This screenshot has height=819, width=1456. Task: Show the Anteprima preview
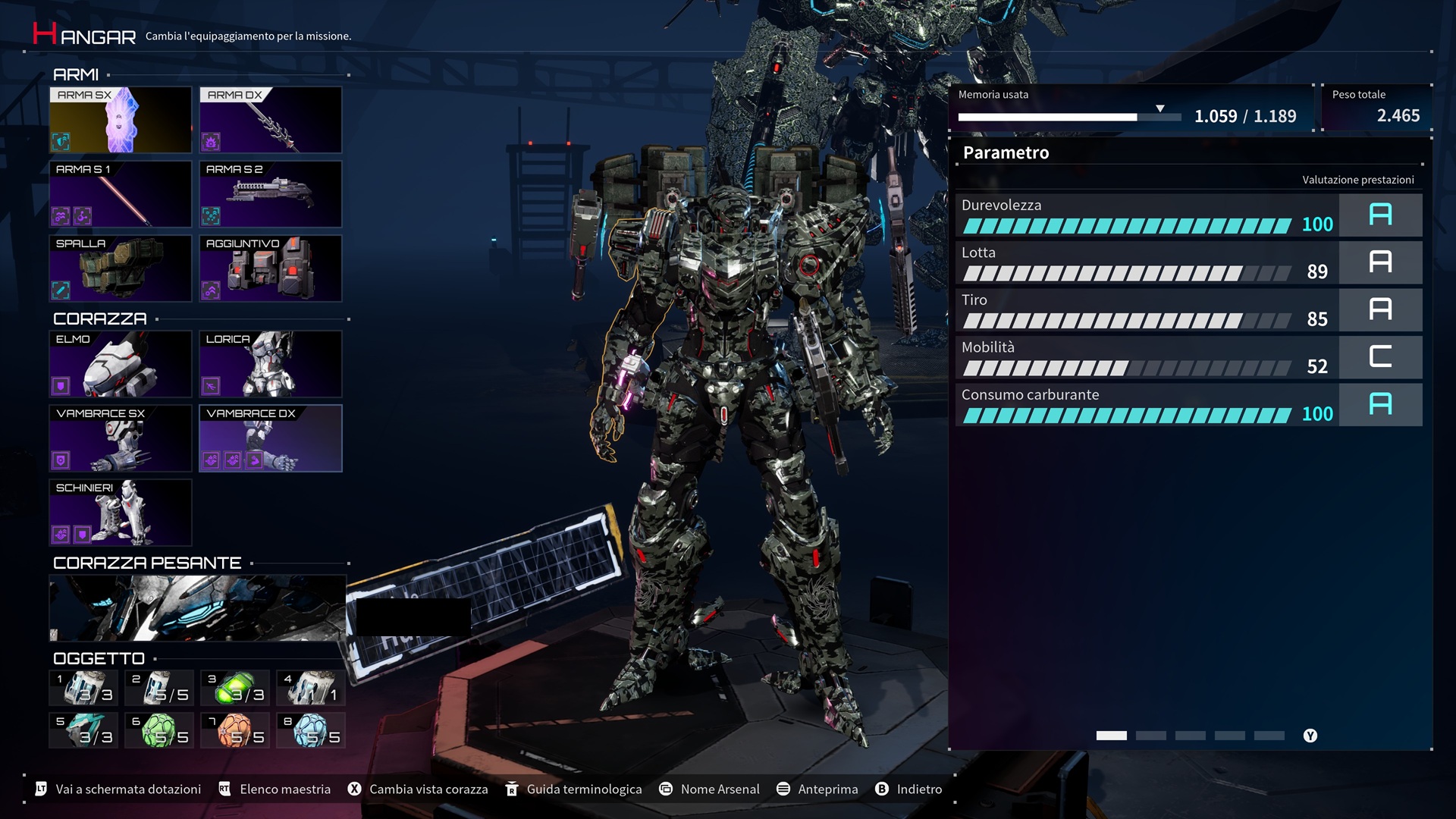pos(817,789)
